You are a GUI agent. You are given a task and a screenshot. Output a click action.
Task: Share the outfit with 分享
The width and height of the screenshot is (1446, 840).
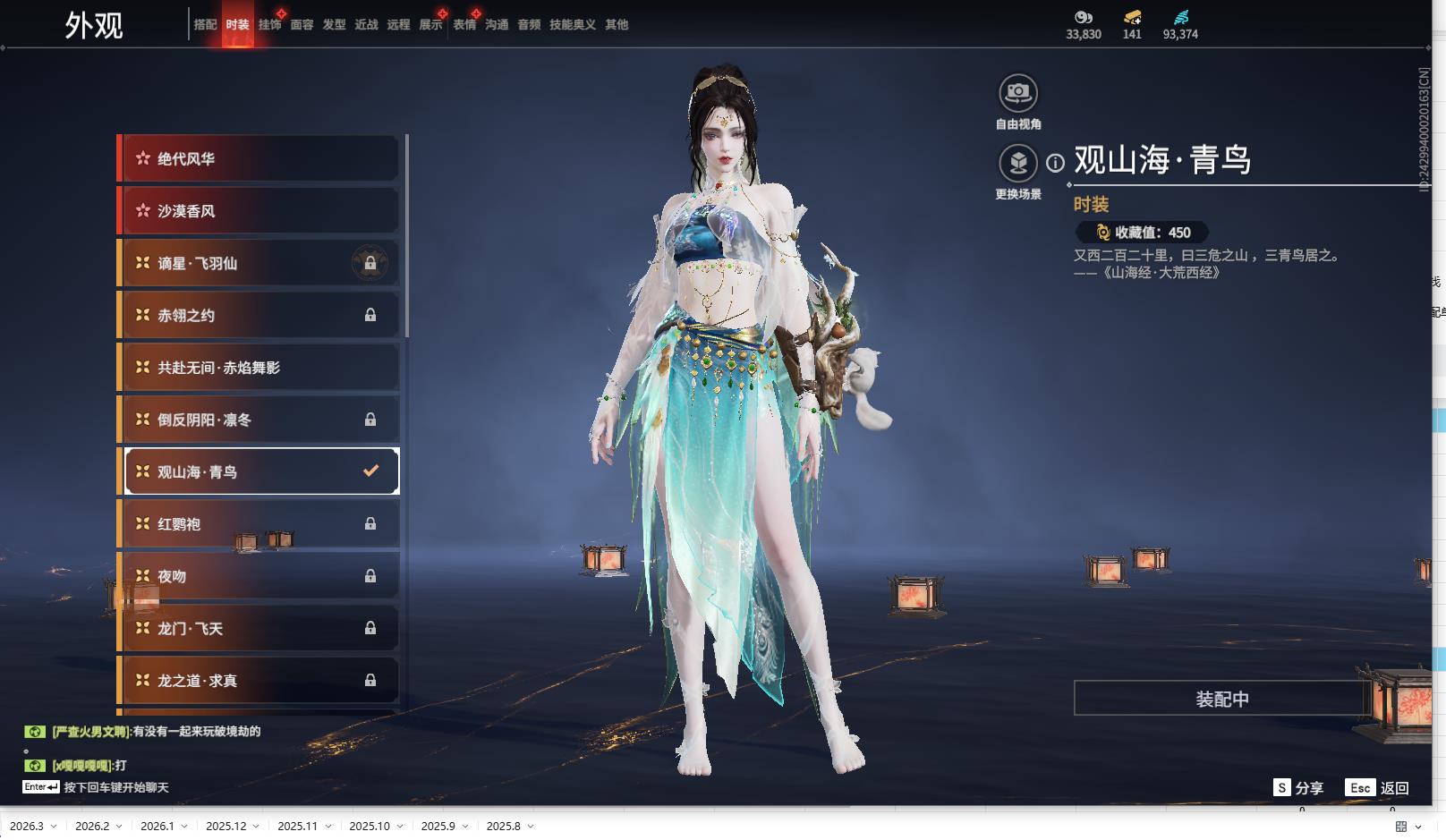1298,788
